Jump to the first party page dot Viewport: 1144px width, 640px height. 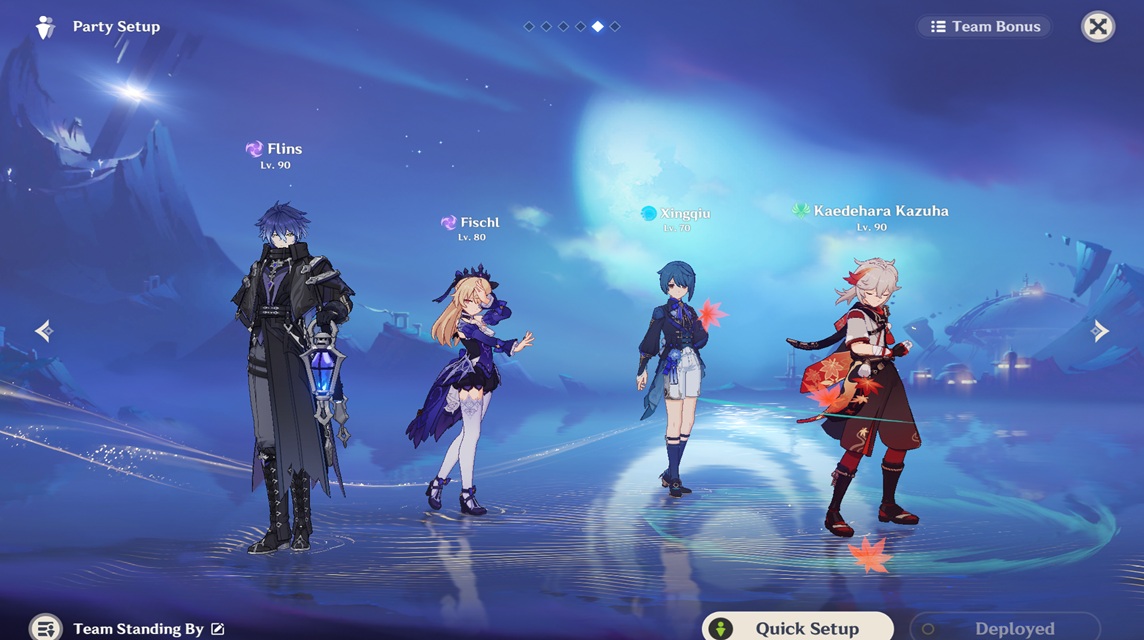click(x=529, y=27)
